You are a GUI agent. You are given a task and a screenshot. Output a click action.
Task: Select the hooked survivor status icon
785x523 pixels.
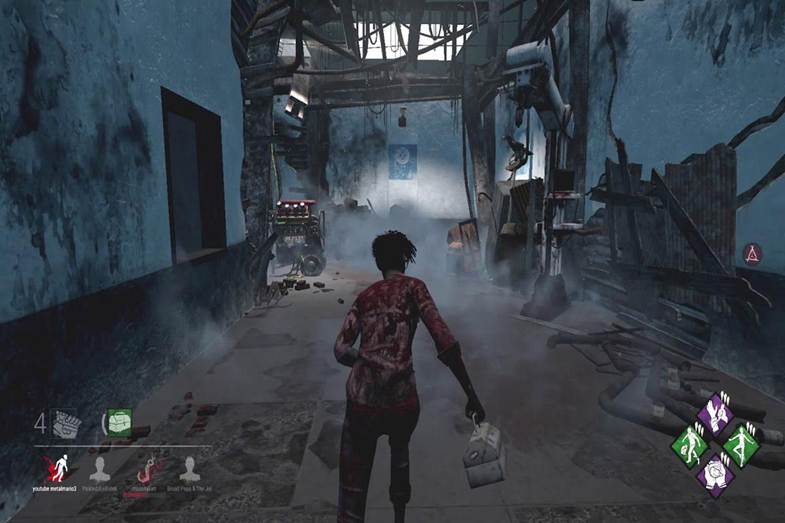pyautogui.click(x=146, y=467)
